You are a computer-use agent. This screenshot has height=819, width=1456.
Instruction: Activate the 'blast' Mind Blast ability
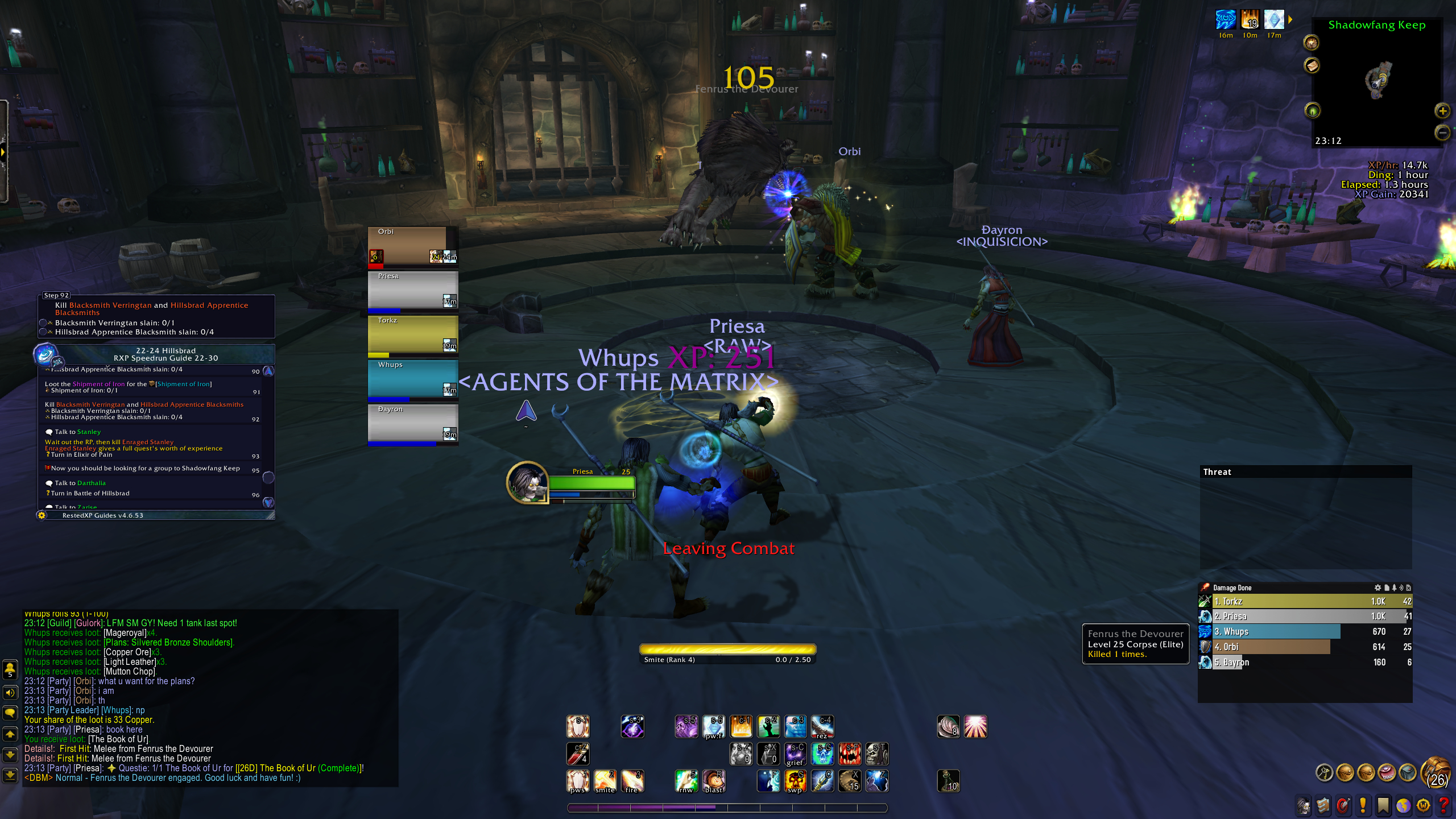click(x=714, y=781)
